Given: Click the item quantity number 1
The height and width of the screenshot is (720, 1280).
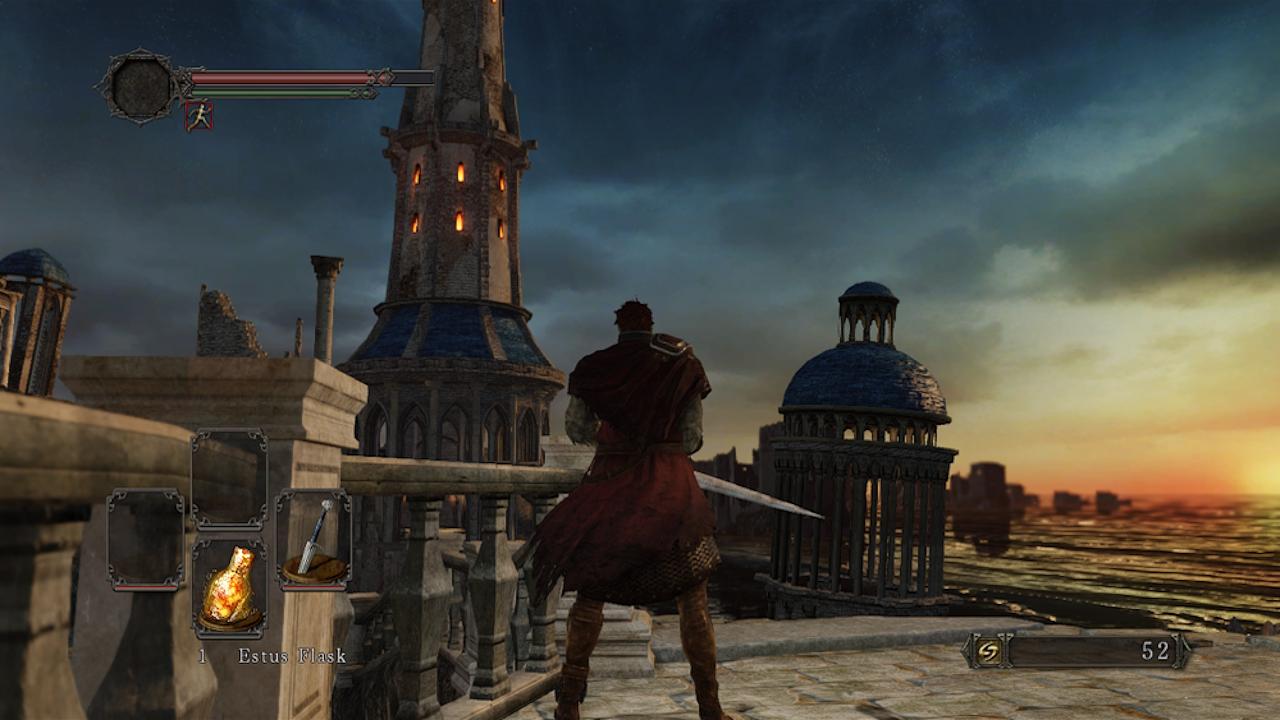Looking at the screenshot, I should click(x=201, y=657).
